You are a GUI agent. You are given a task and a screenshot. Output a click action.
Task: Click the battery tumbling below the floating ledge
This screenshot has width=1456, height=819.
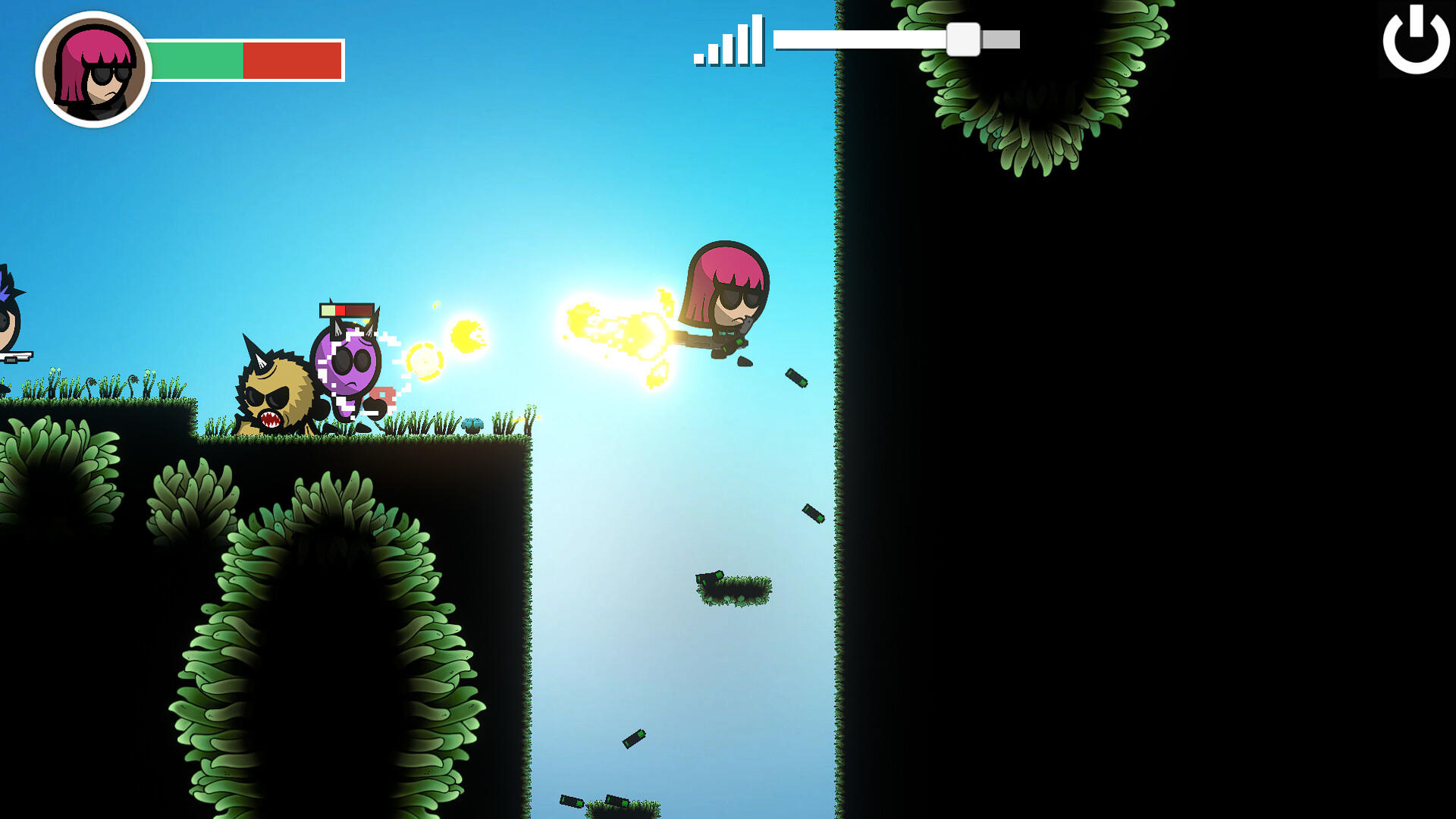pos(635,739)
